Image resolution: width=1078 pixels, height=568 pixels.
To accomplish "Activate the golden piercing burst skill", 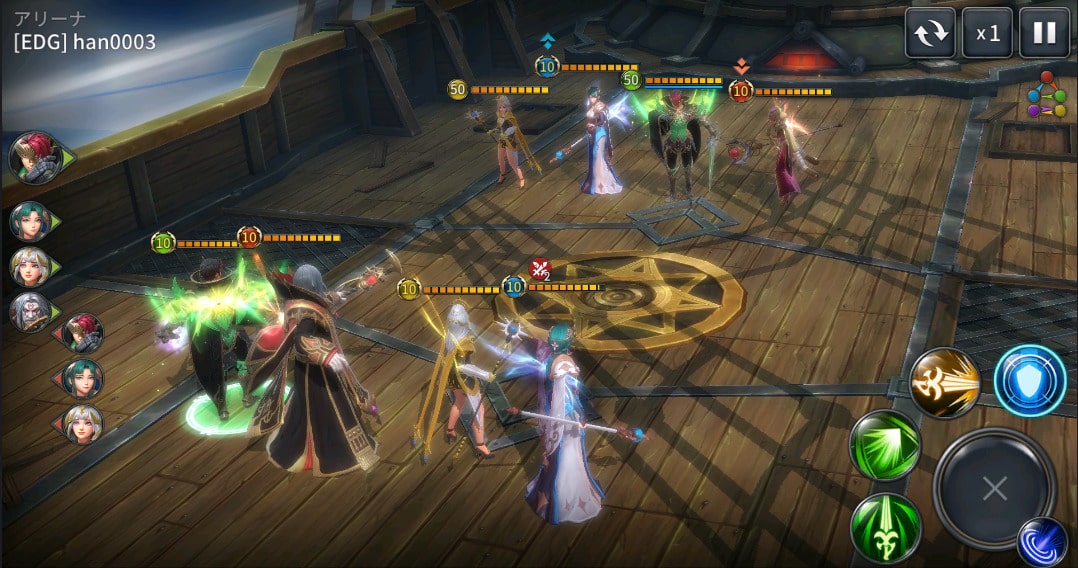I will pos(944,383).
